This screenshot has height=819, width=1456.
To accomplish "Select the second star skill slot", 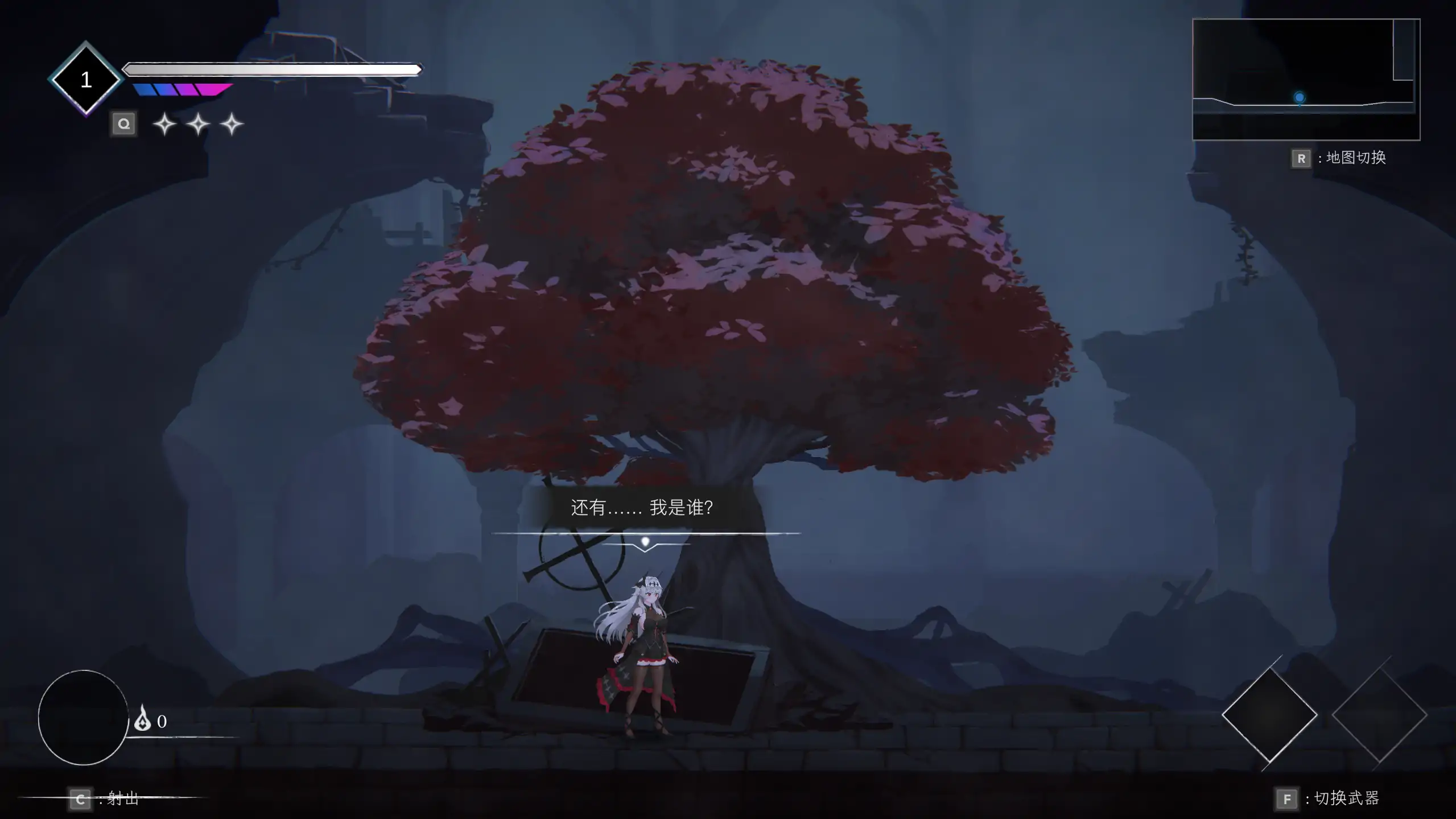I will click(x=198, y=124).
